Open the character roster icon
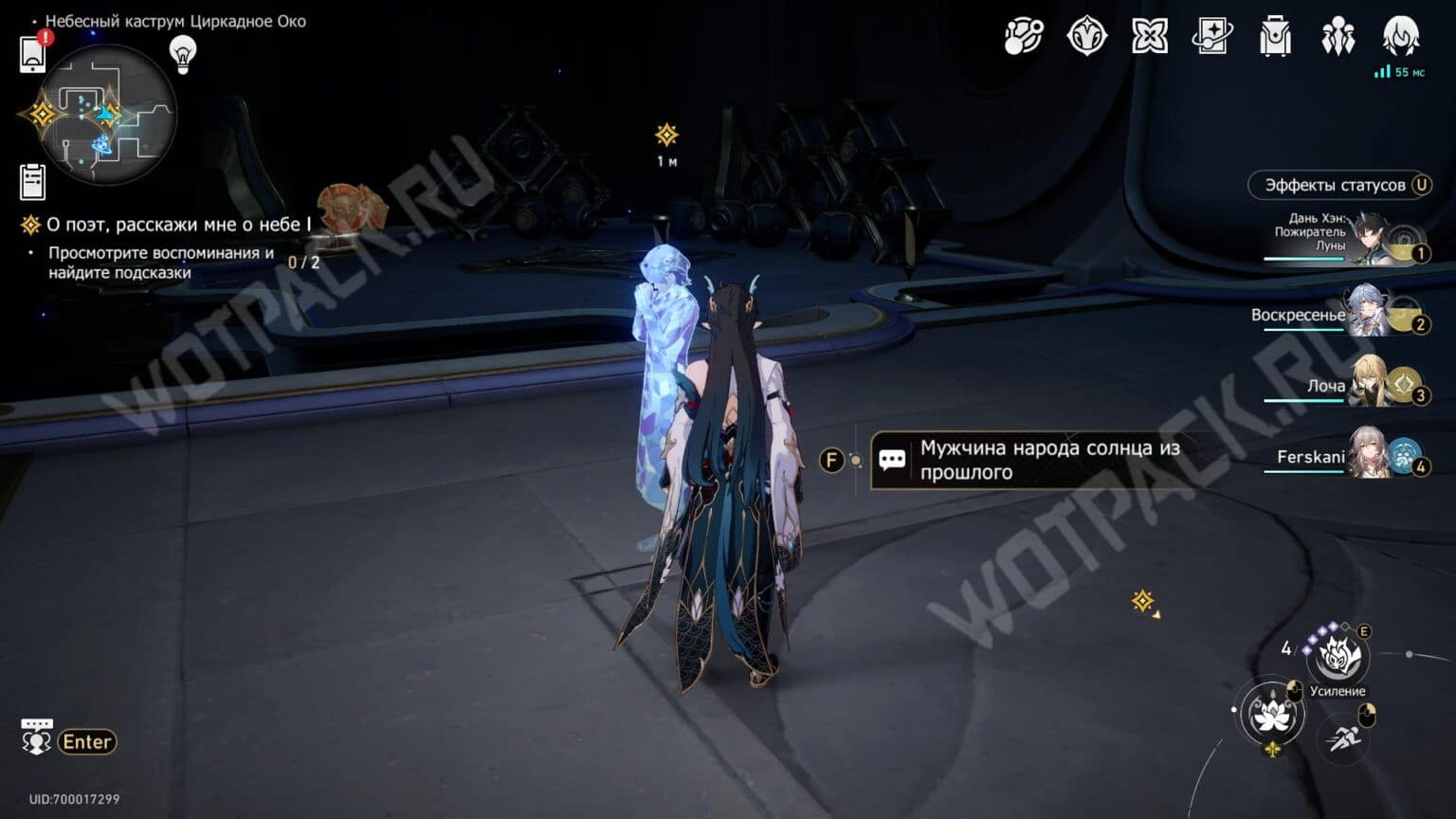The width and height of the screenshot is (1456, 819). tap(1338, 38)
